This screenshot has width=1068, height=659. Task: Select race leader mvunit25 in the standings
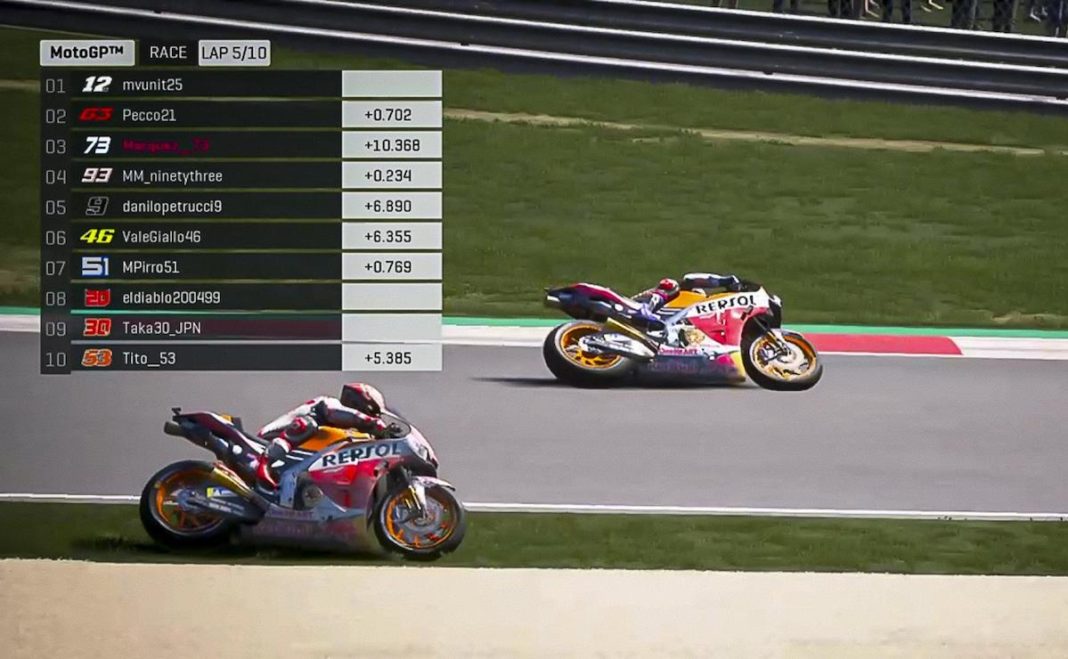[152, 85]
